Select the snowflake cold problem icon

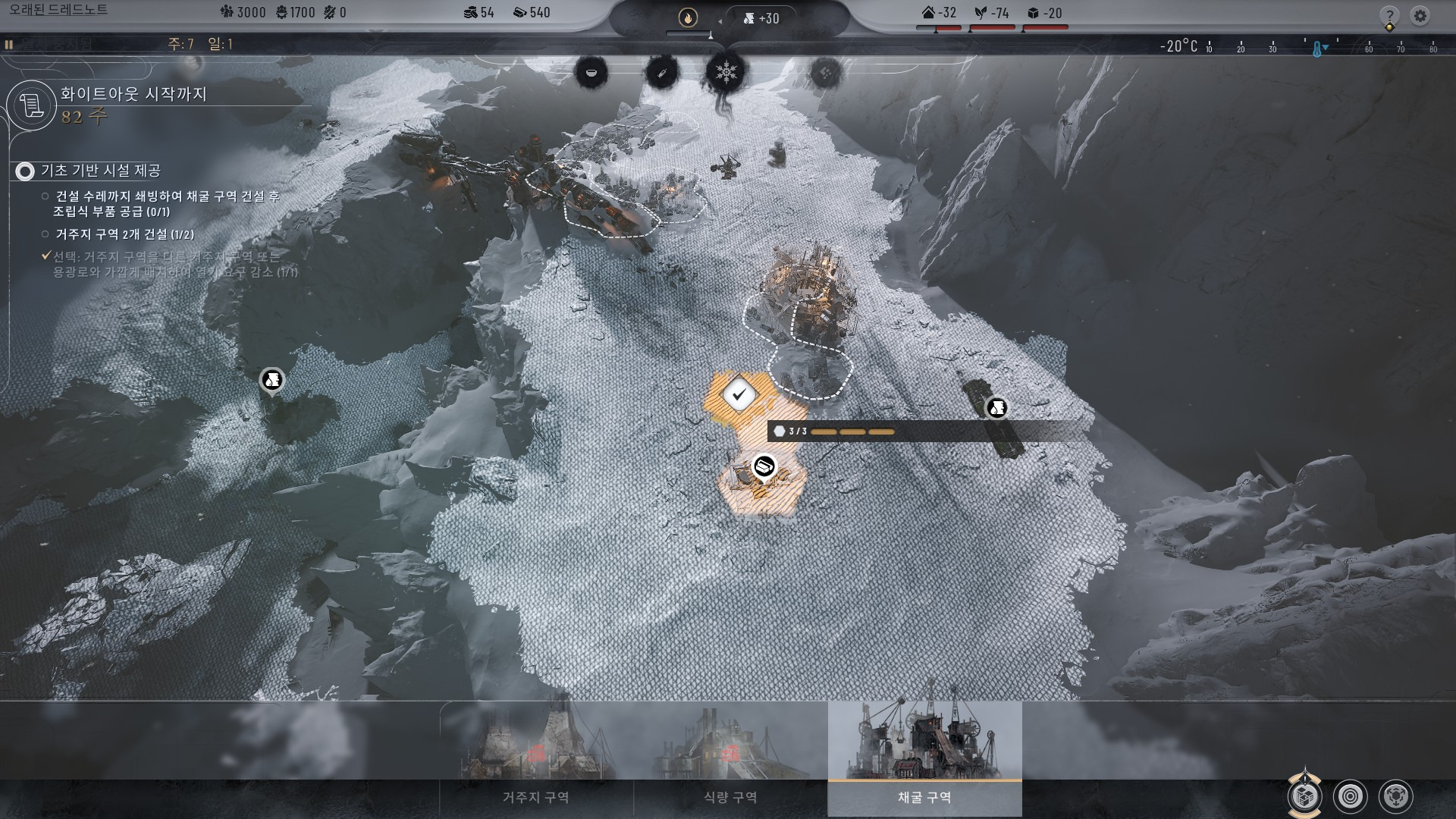tap(726, 73)
